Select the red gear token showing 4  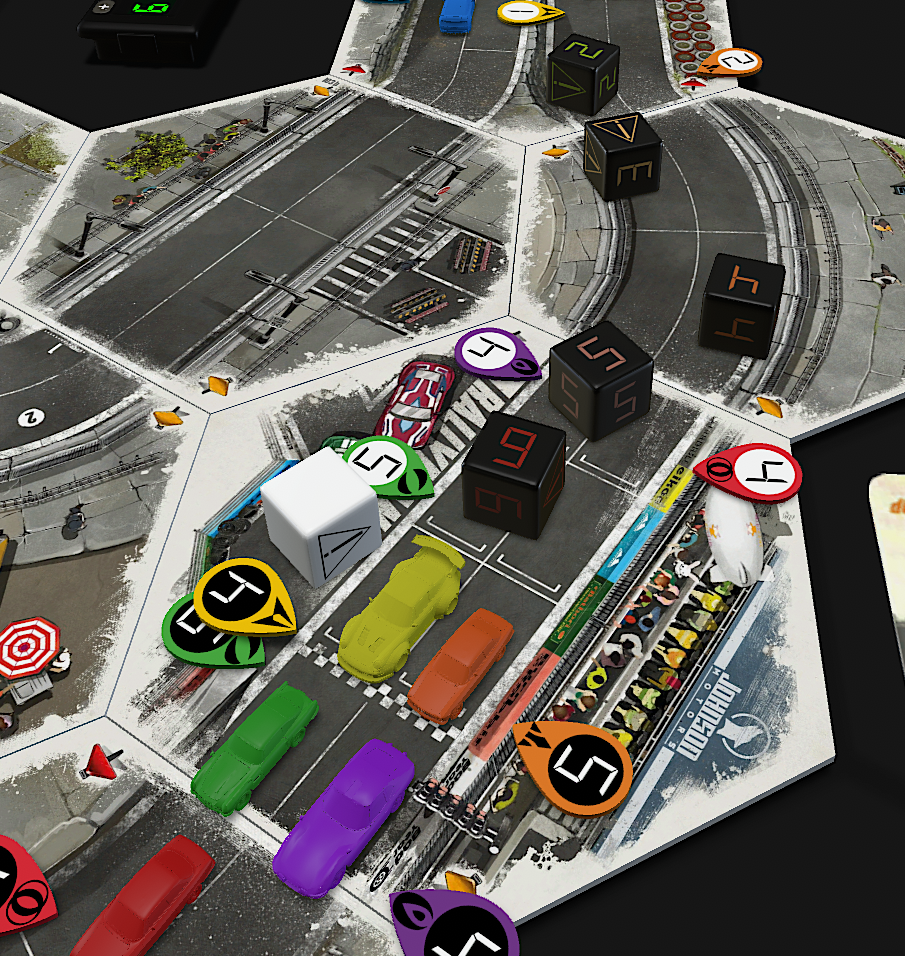pyautogui.click(x=752, y=471)
